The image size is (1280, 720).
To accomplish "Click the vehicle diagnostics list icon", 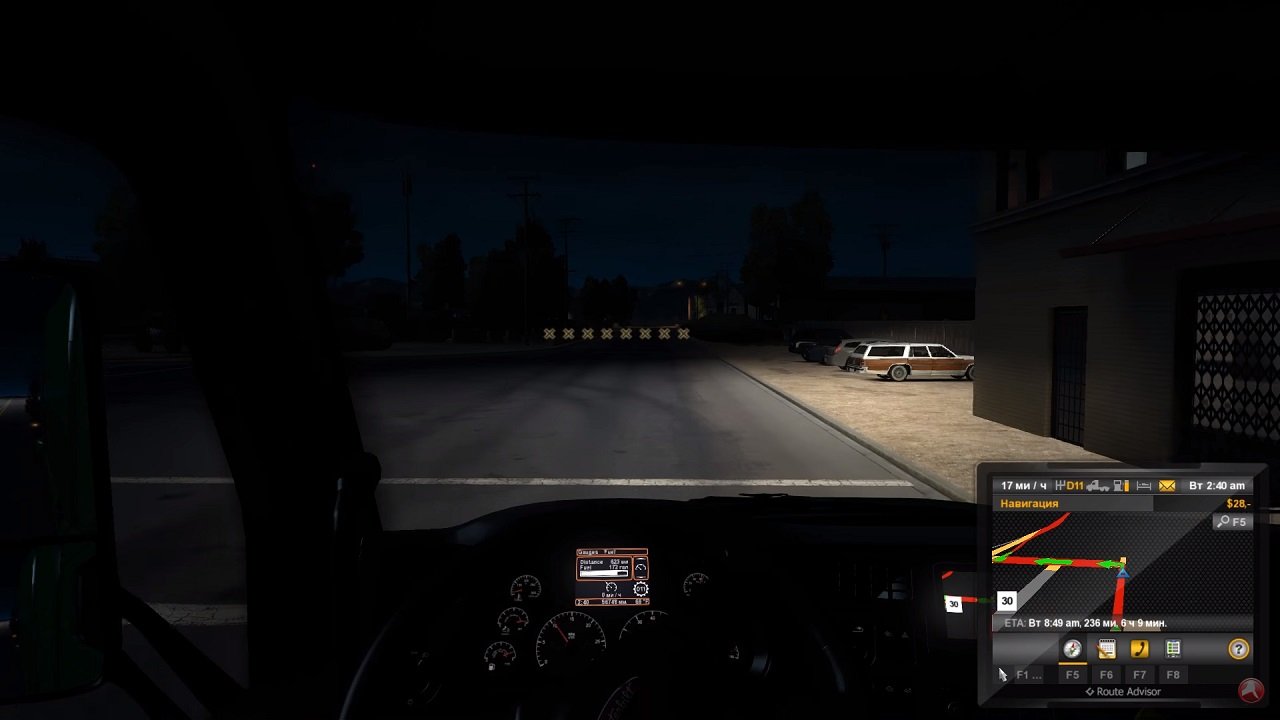I will pyautogui.click(x=1172, y=648).
